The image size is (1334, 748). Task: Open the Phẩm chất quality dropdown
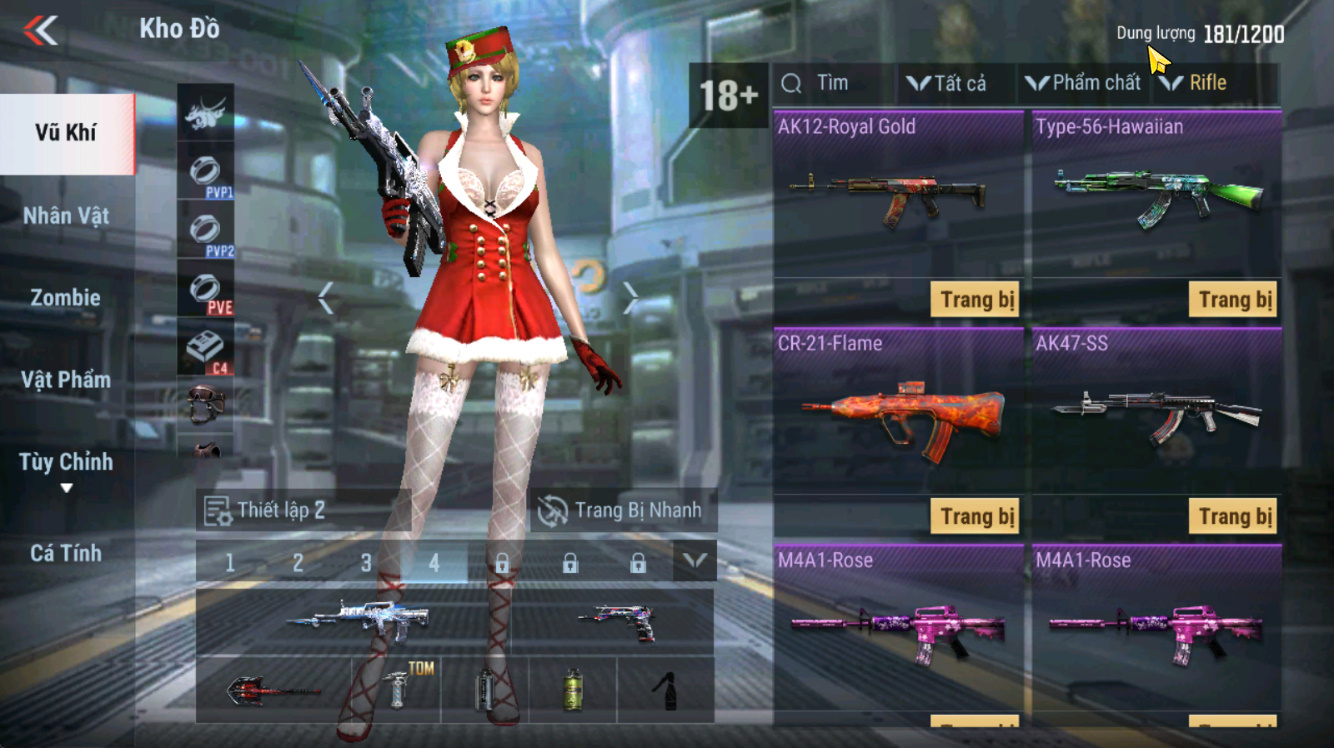[x=1083, y=83]
